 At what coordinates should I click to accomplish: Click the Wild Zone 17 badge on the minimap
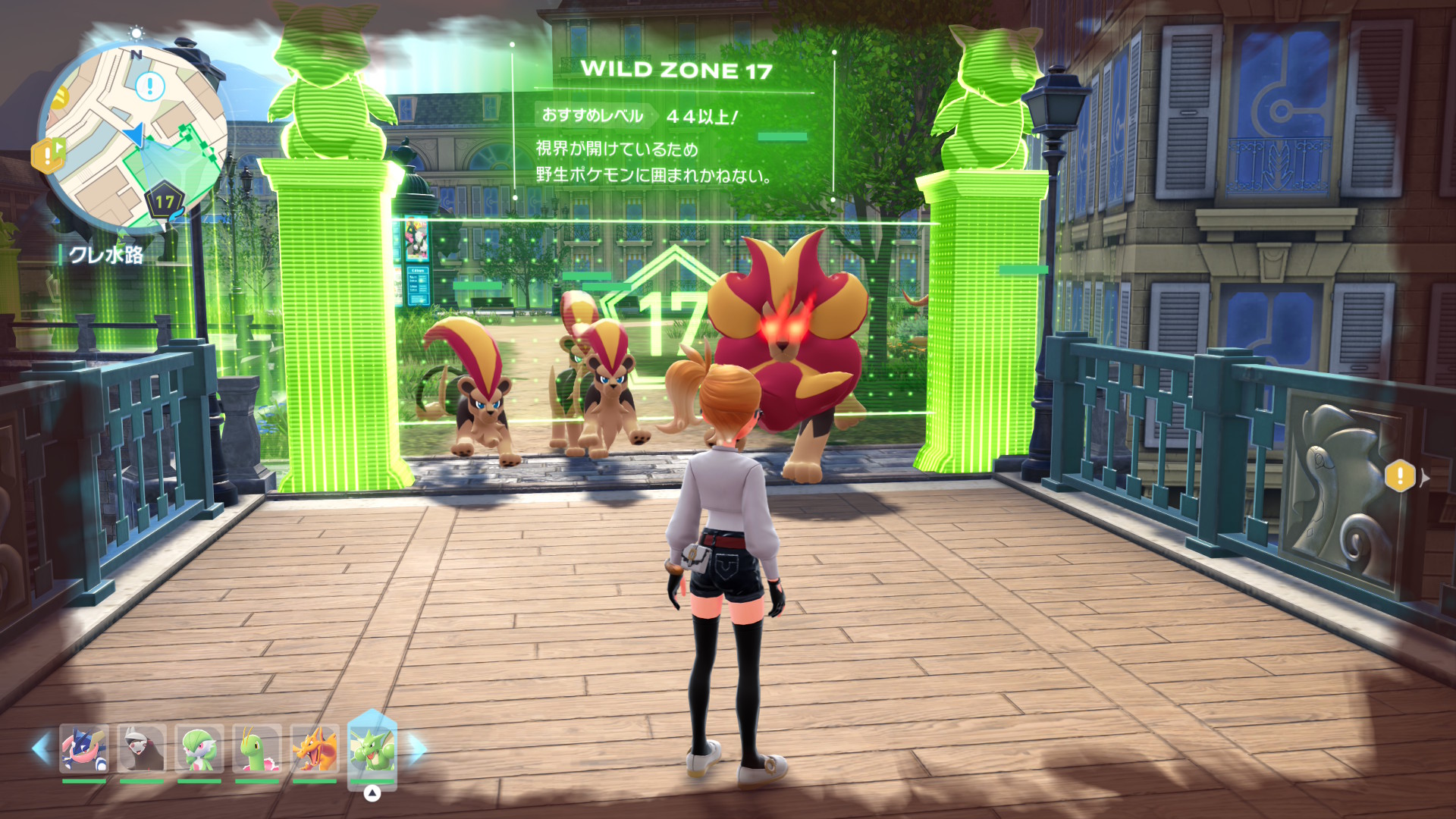[165, 200]
